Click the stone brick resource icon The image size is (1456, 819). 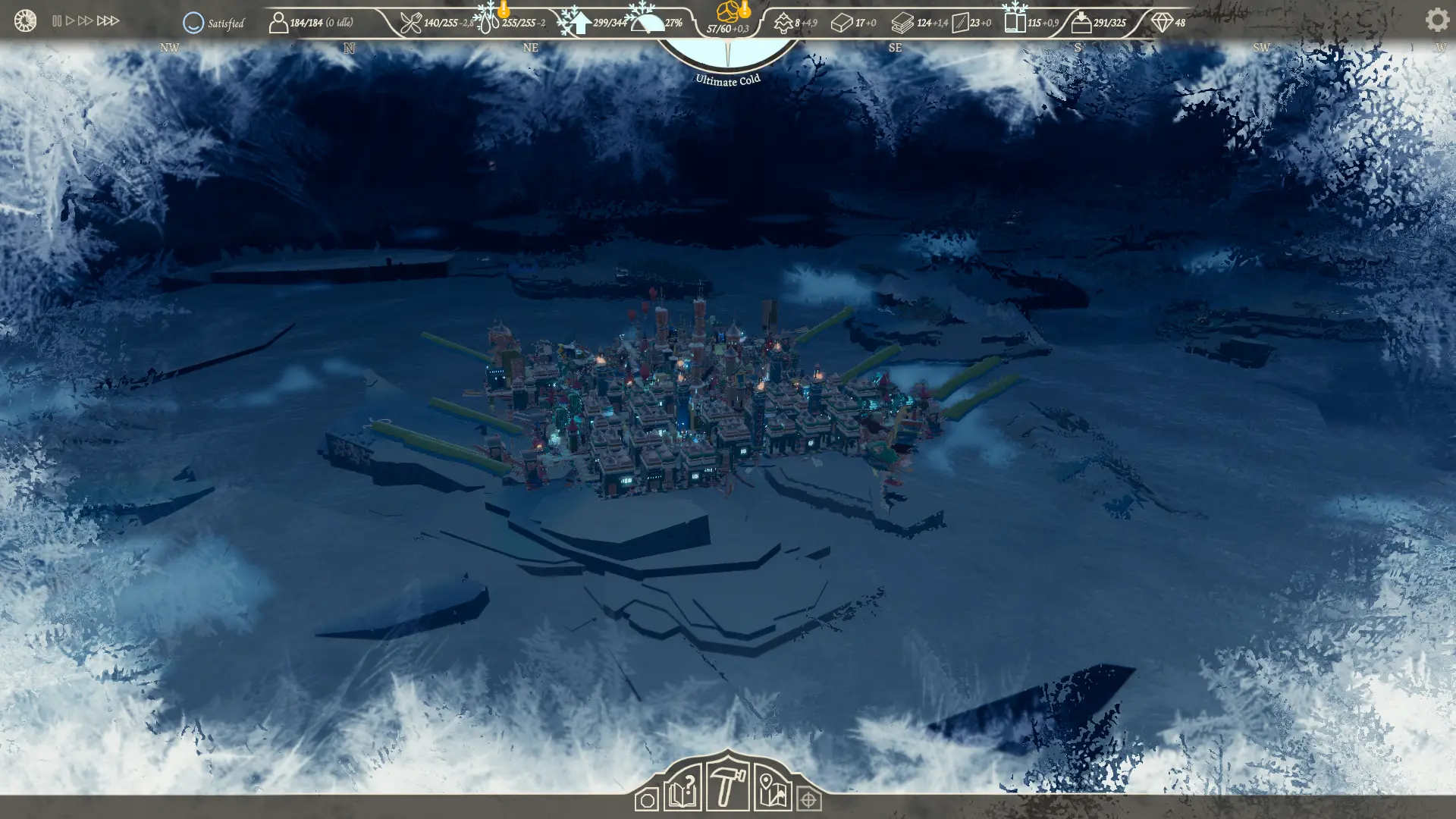coord(841,24)
